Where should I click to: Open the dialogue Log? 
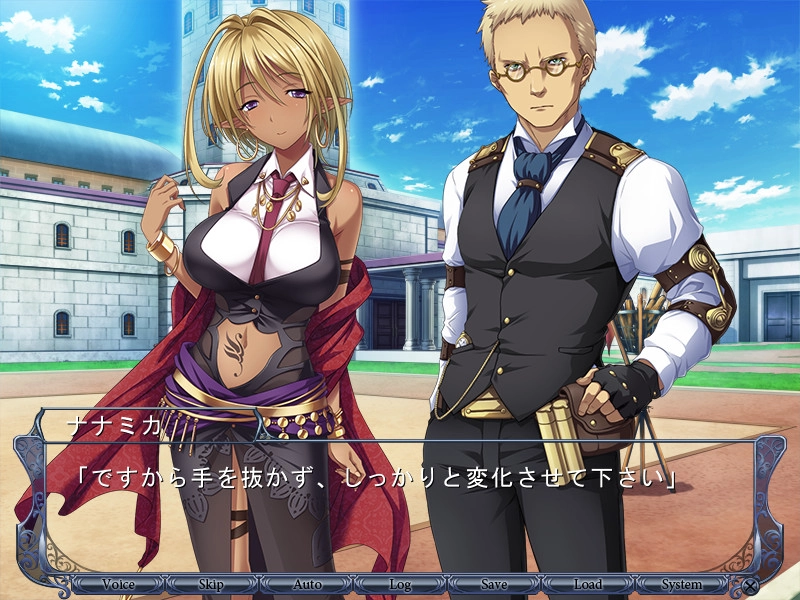click(400, 584)
